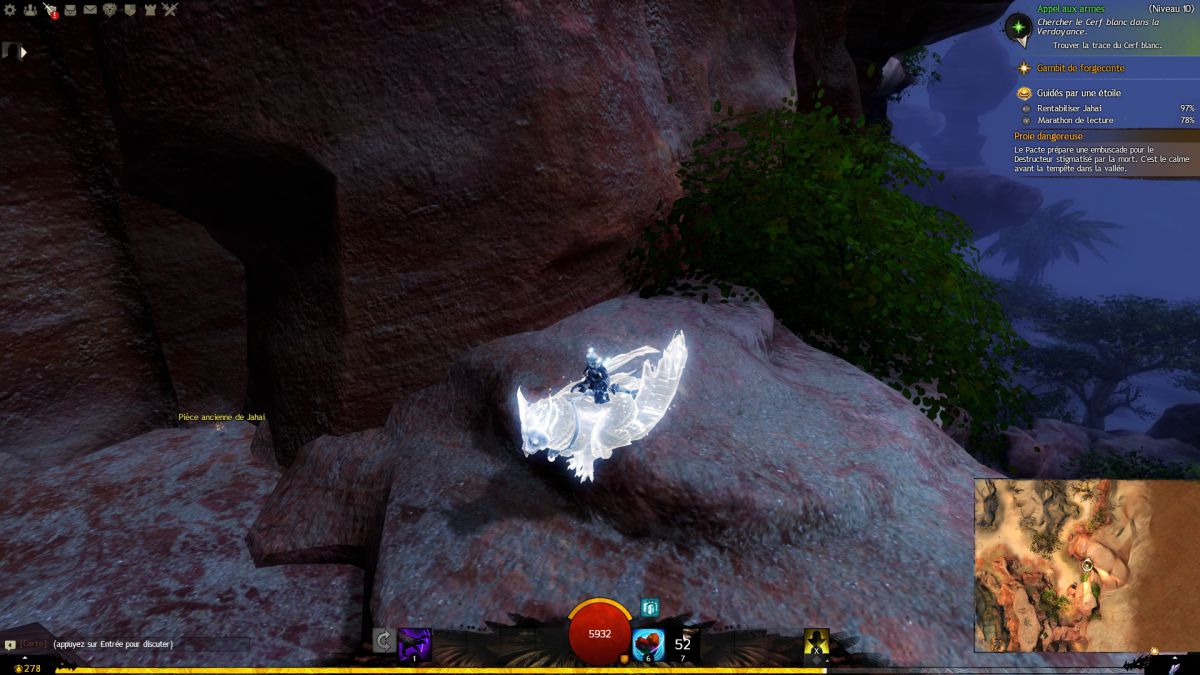1200x675 pixels.
Task: Open the teal gift box notification
Action: point(651,607)
